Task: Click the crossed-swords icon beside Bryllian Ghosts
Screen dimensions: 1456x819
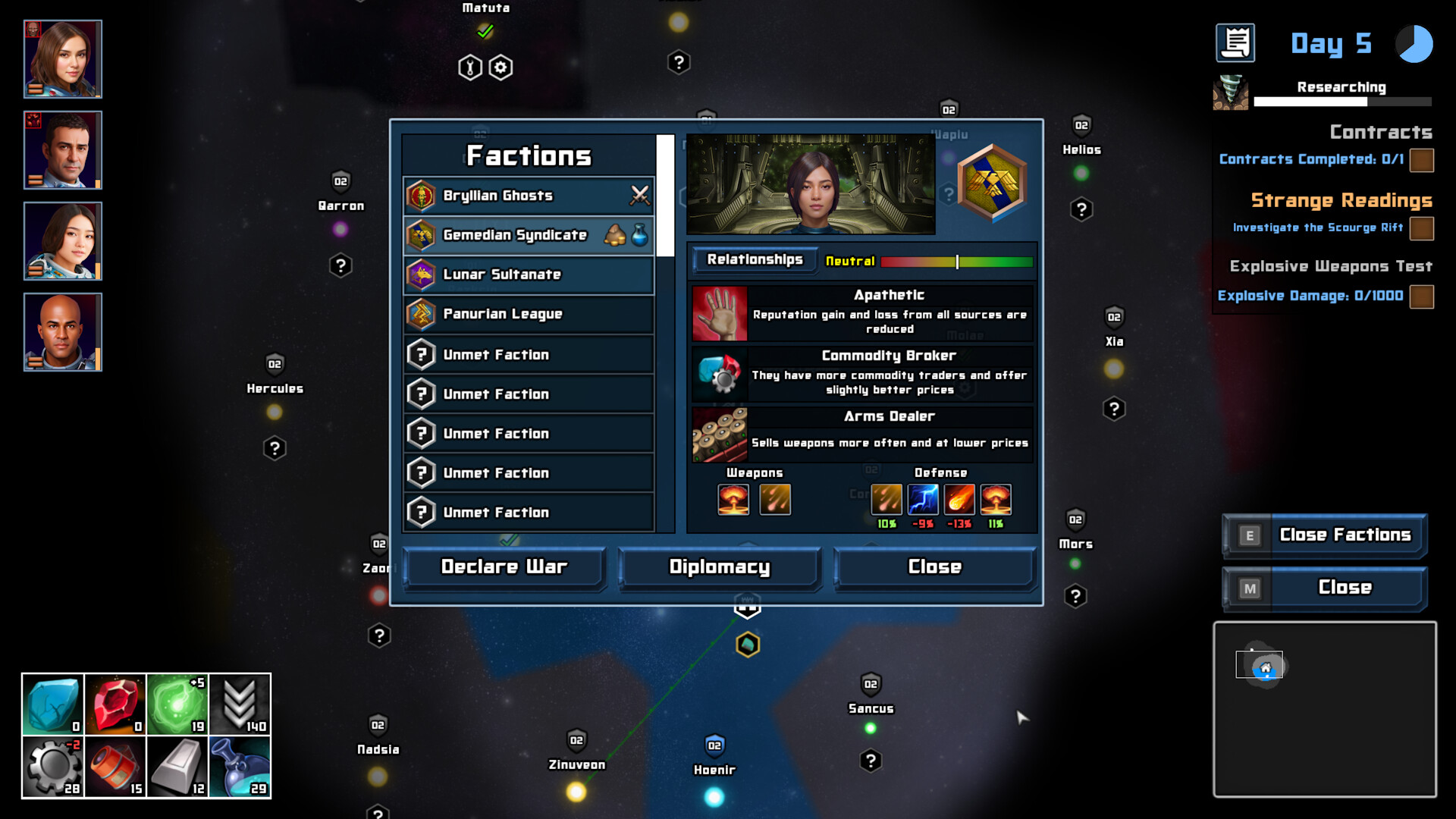Action: [x=639, y=195]
